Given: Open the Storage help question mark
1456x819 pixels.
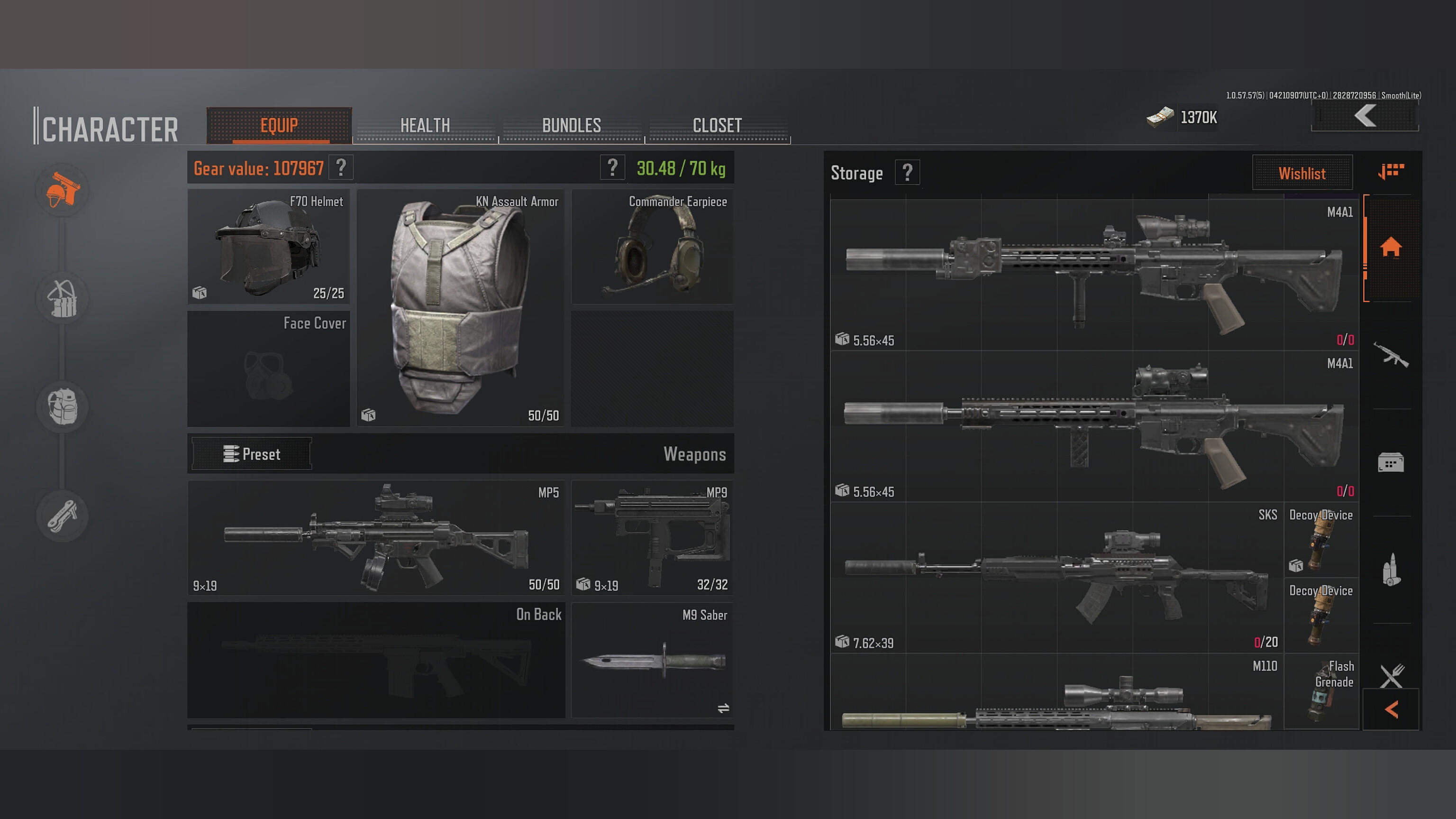Looking at the screenshot, I should [907, 173].
